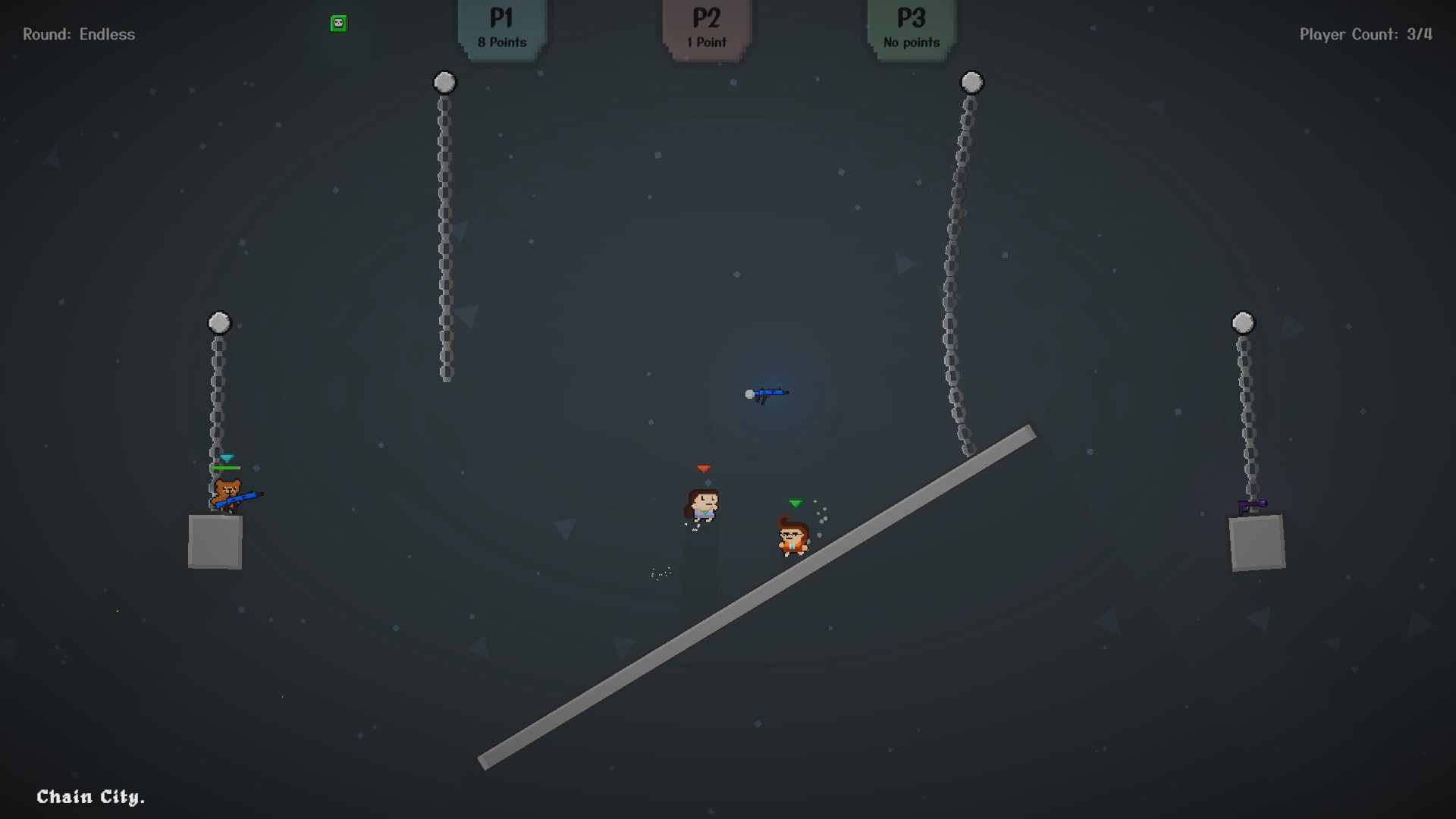1456x819 pixels.
Task: Click the white anchor ball atop the left chain
Action: coord(218,322)
